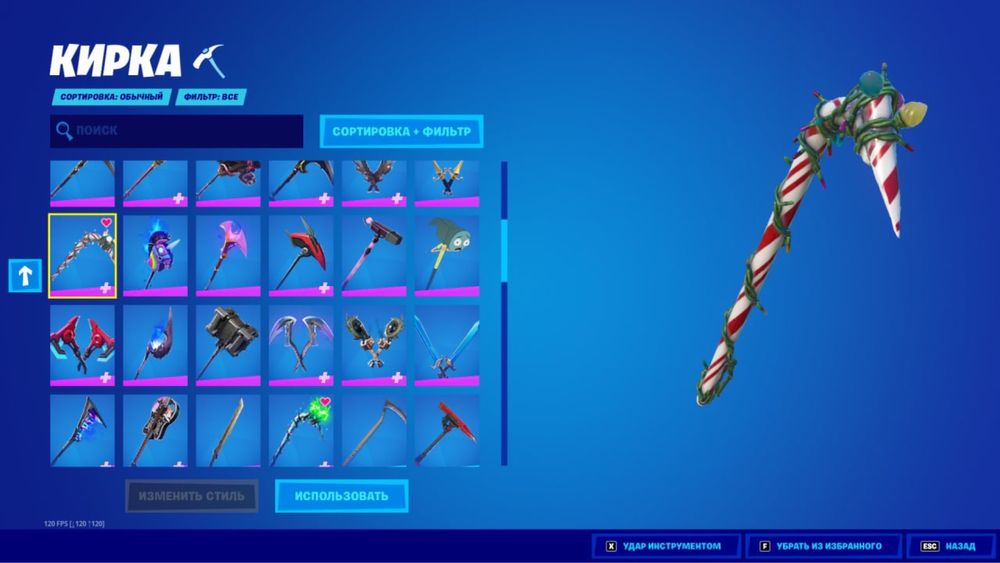
Task: Select the candy cane pickaxe tile
Action: pyautogui.click(x=82, y=256)
